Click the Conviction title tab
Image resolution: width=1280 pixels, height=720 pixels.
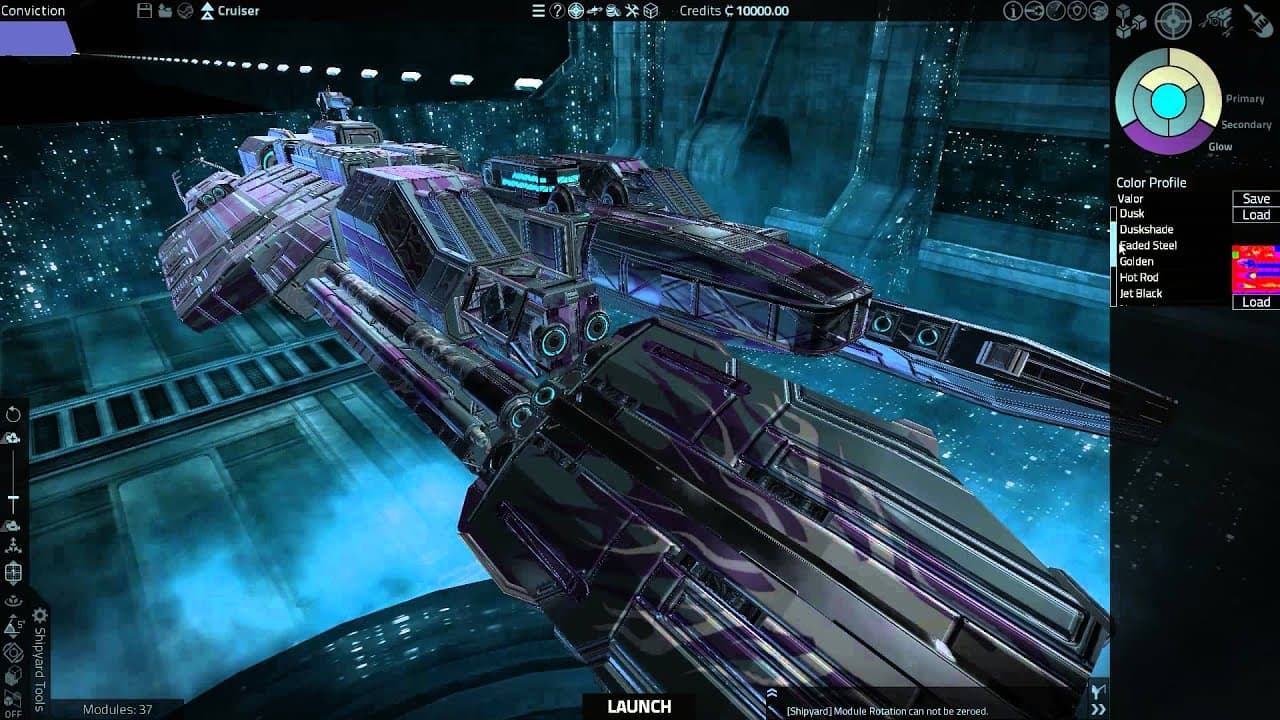32,10
